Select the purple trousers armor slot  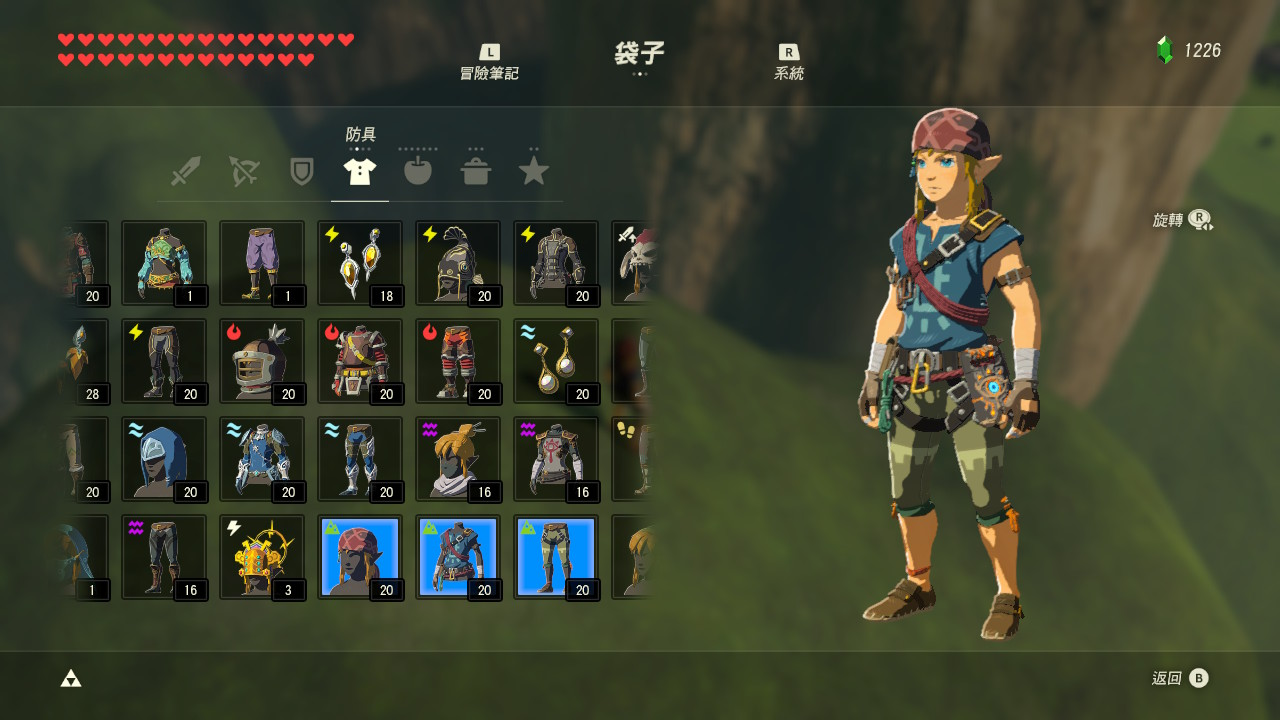[262, 263]
